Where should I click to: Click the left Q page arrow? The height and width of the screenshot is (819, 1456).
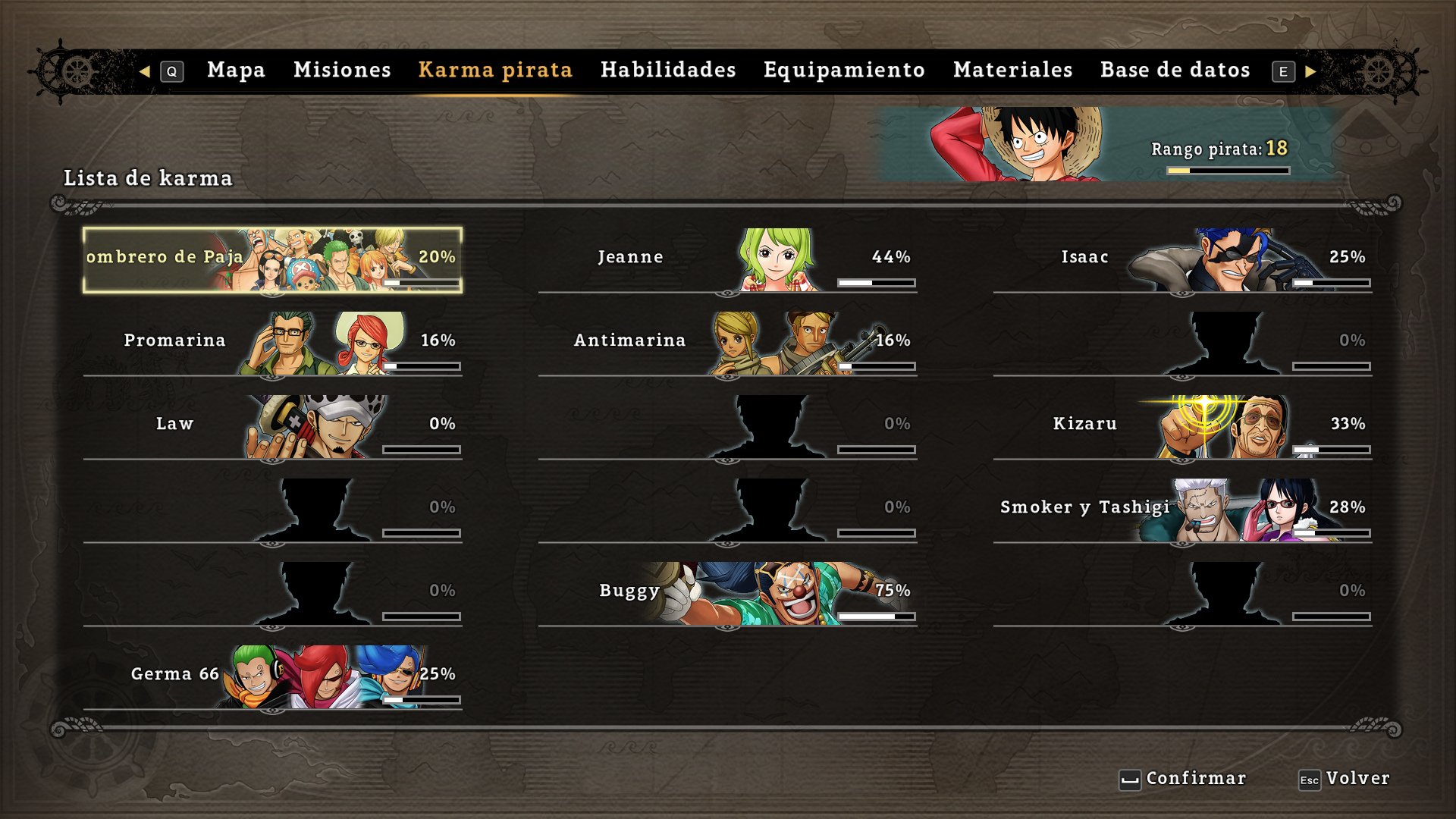(146, 70)
